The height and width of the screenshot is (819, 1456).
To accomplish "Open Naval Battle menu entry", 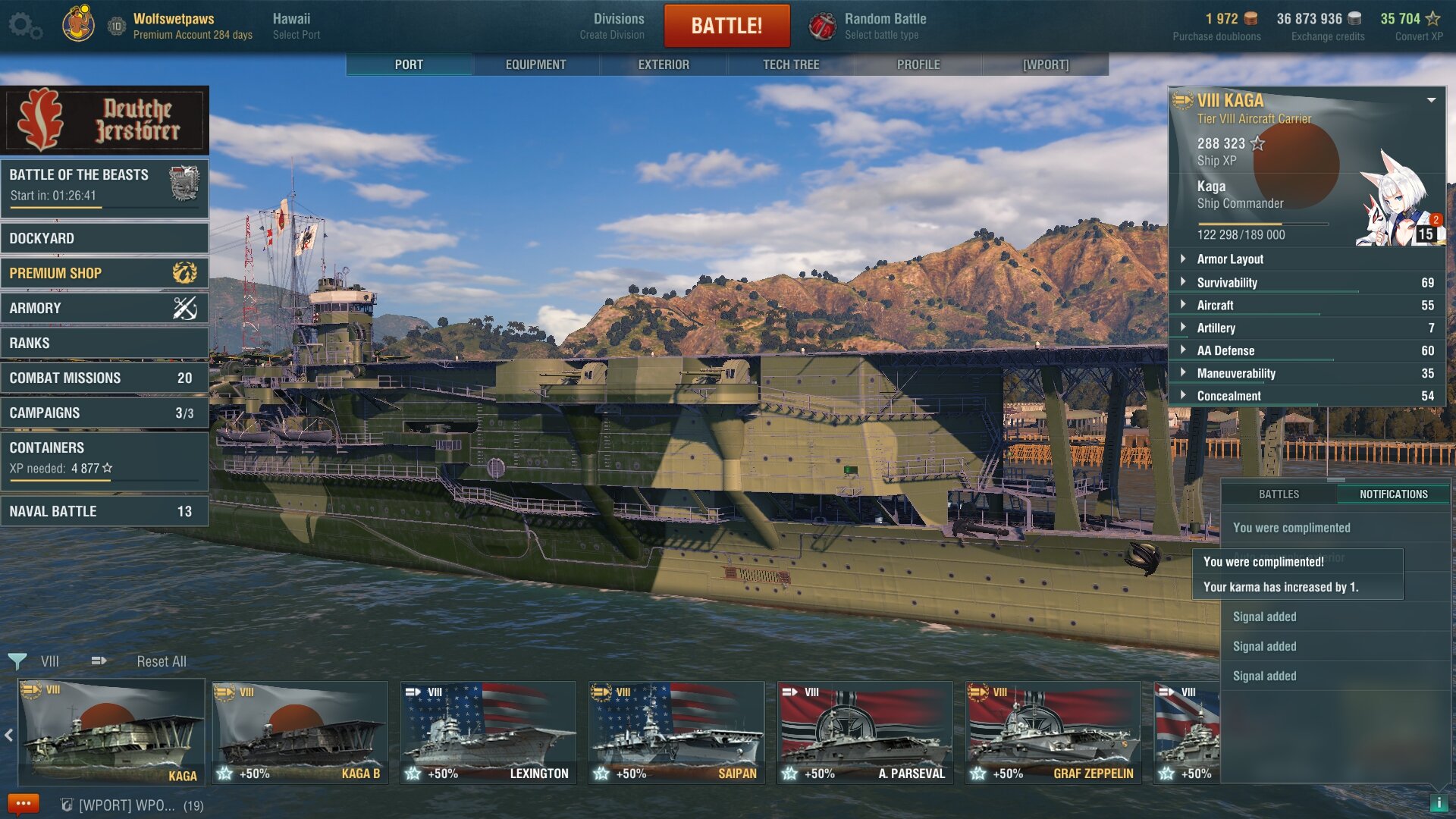I will 105,511.
